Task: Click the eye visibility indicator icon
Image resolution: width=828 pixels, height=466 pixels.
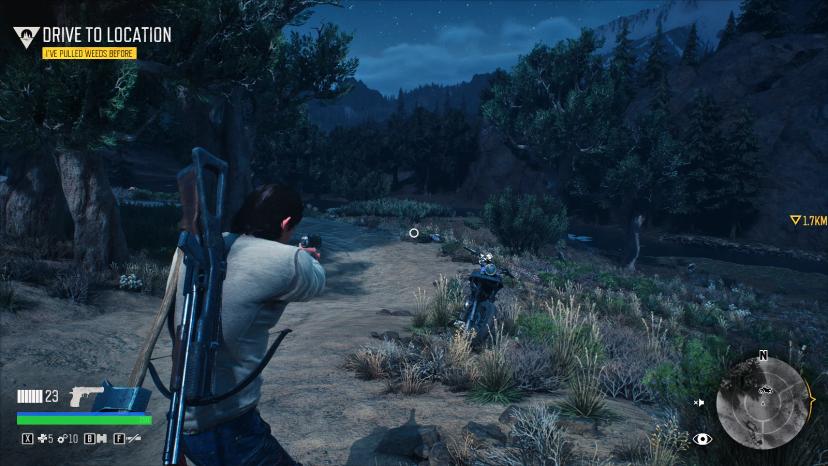Action: 702,438
